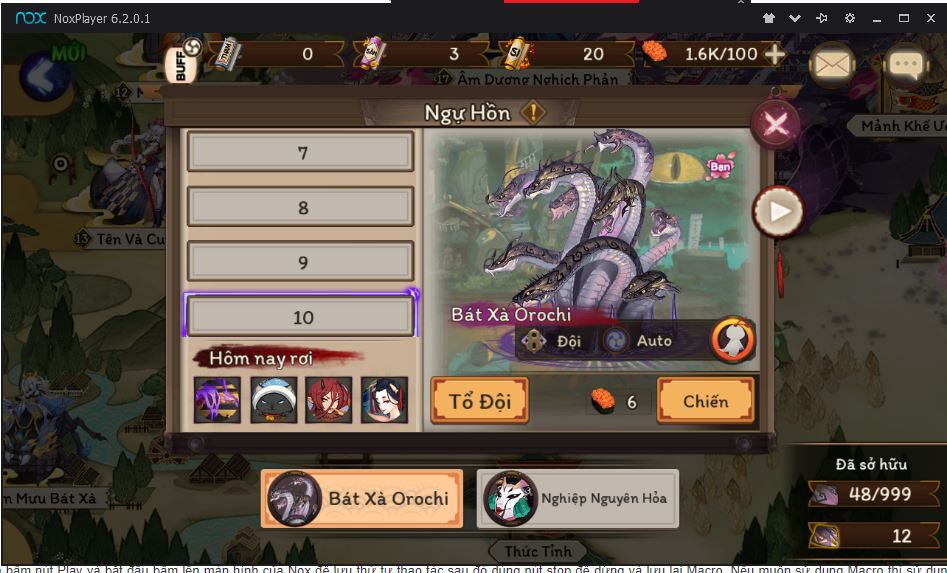The height and width of the screenshot is (573, 947).
Task: Switch to the Bát Xà Orochi tab
Action: point(362,498)
